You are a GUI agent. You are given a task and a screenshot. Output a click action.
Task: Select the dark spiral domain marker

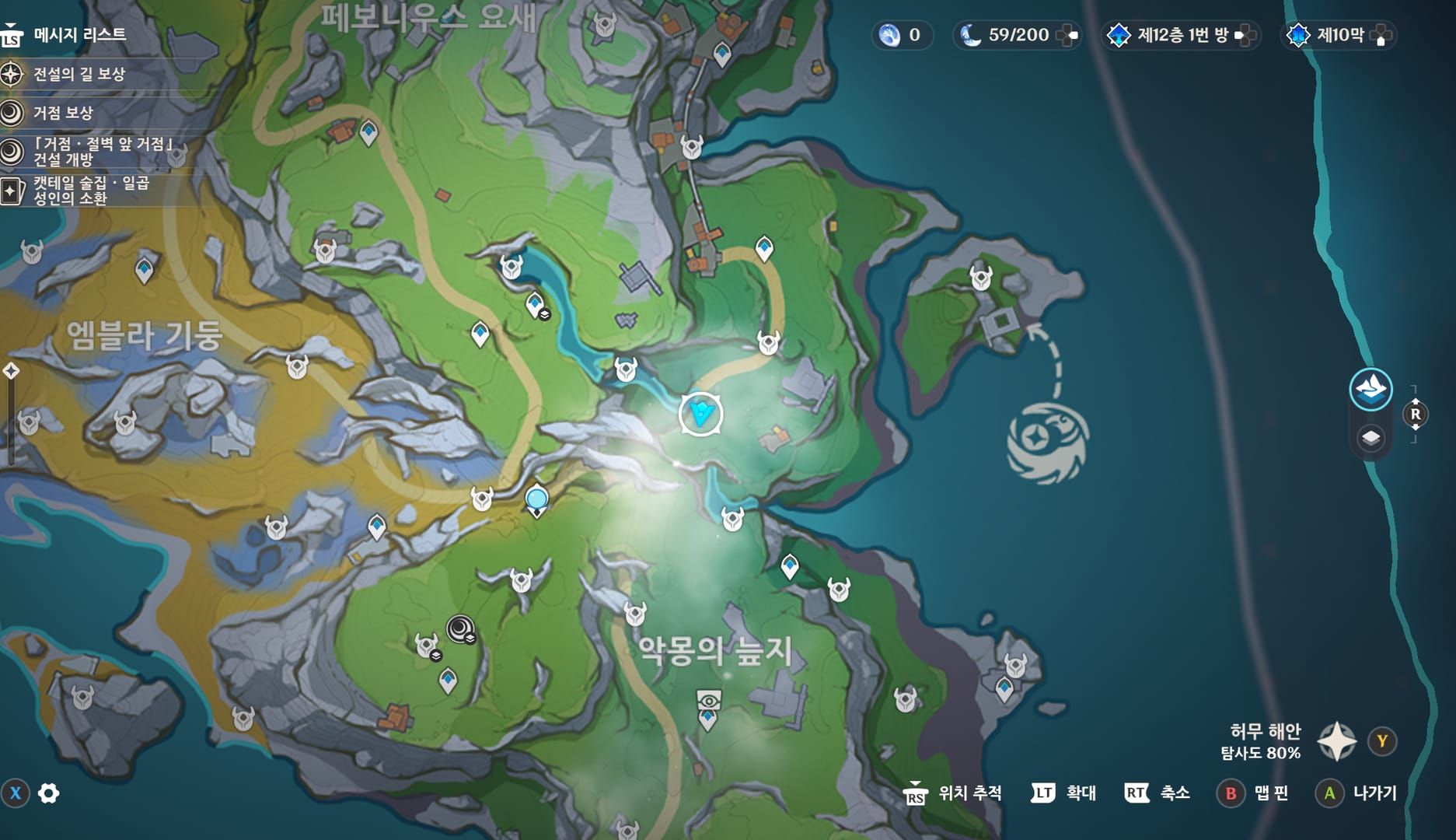(x=459, y=628)
